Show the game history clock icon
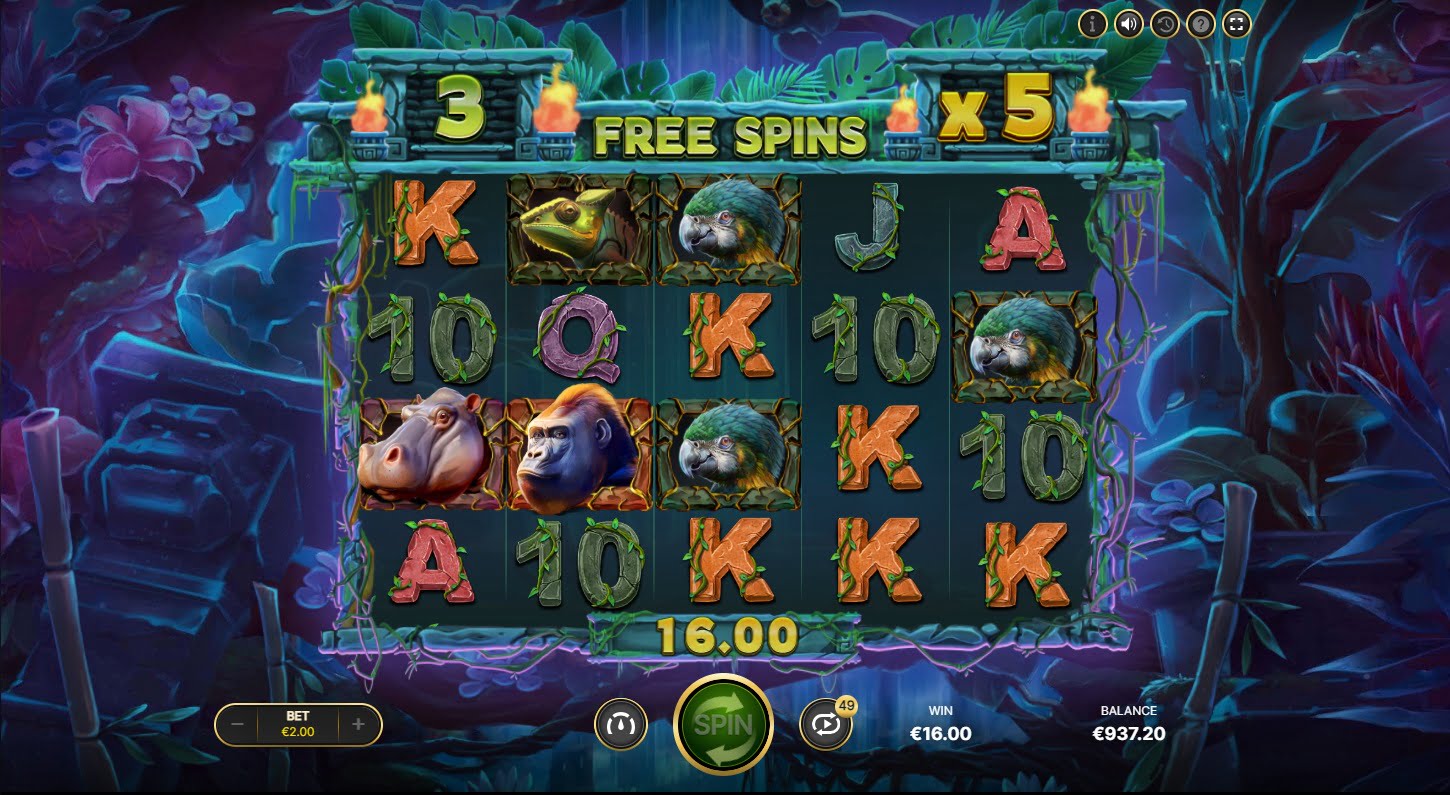The height and width of the screenshot is (795, 1450). point(1164,23)
